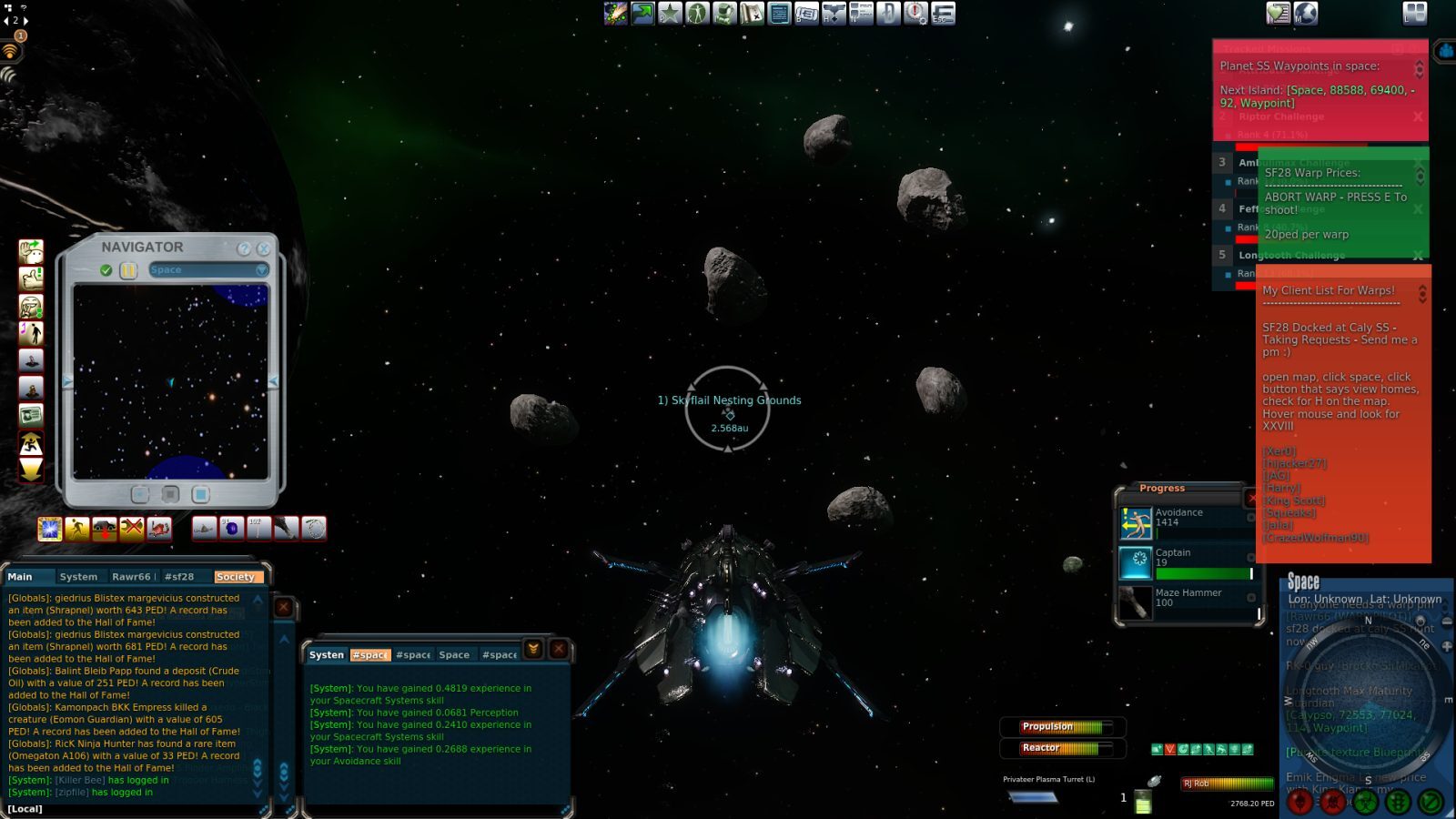Select the thumbs-up gesture icon

pos(30,279)
